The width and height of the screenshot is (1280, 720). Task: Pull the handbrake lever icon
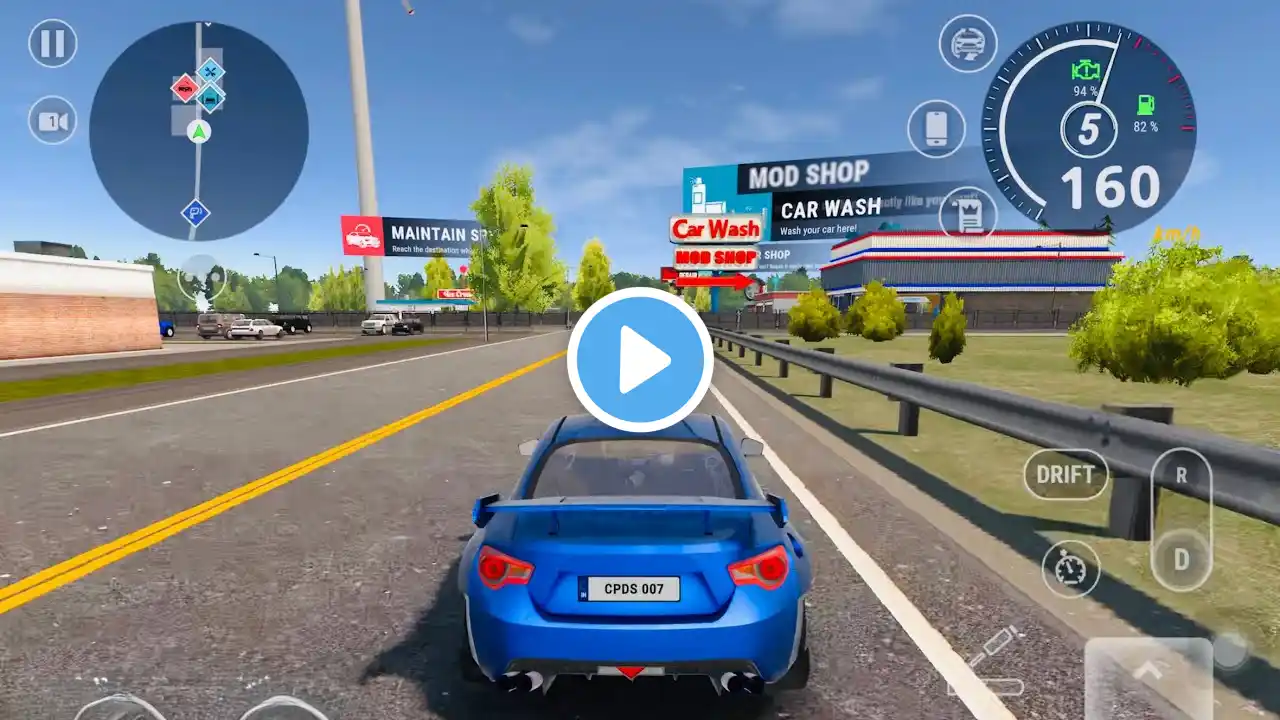988,661
